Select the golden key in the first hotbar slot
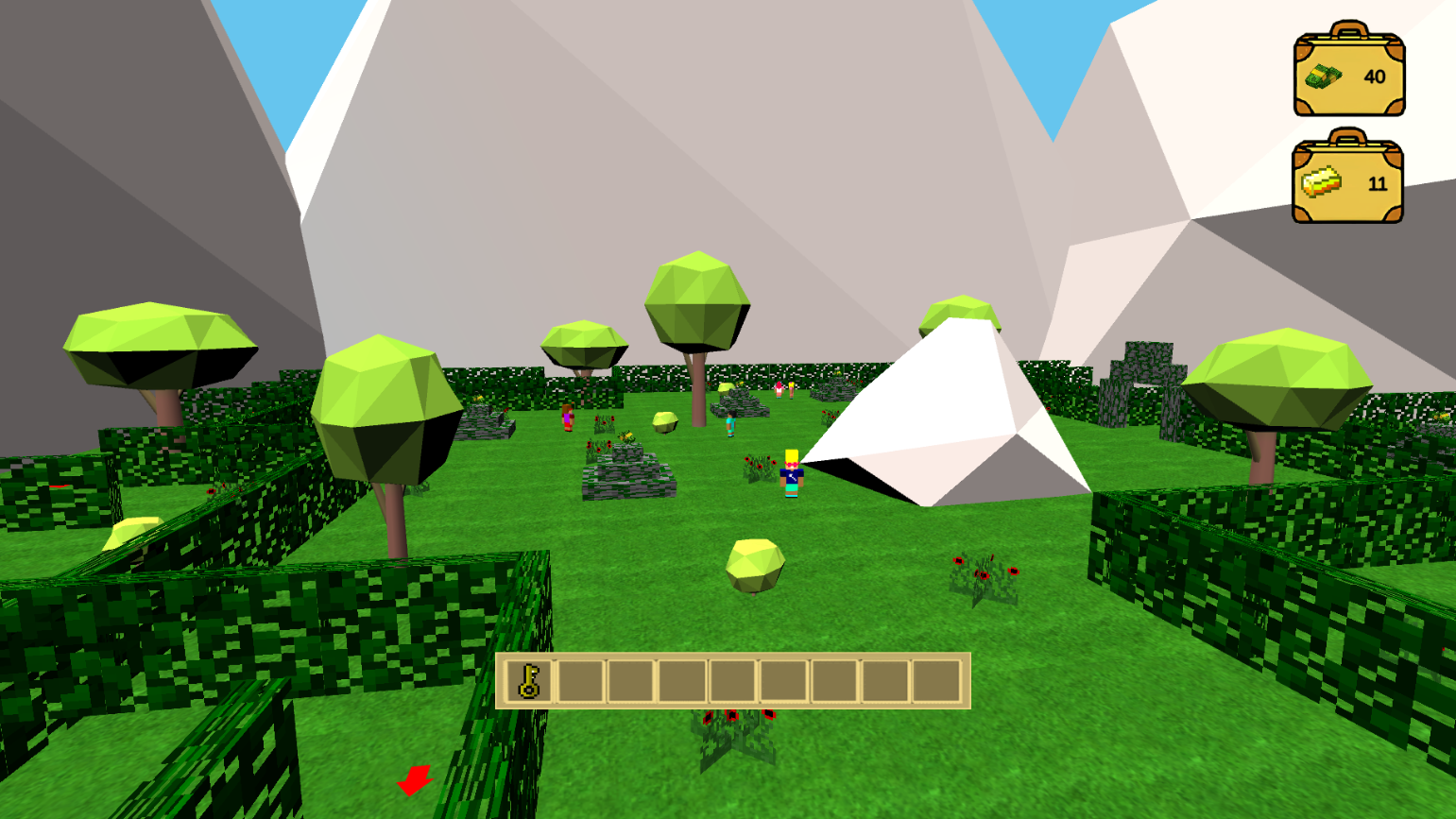The width and height of the screenshot is (1456, 819). pos(530,682)
